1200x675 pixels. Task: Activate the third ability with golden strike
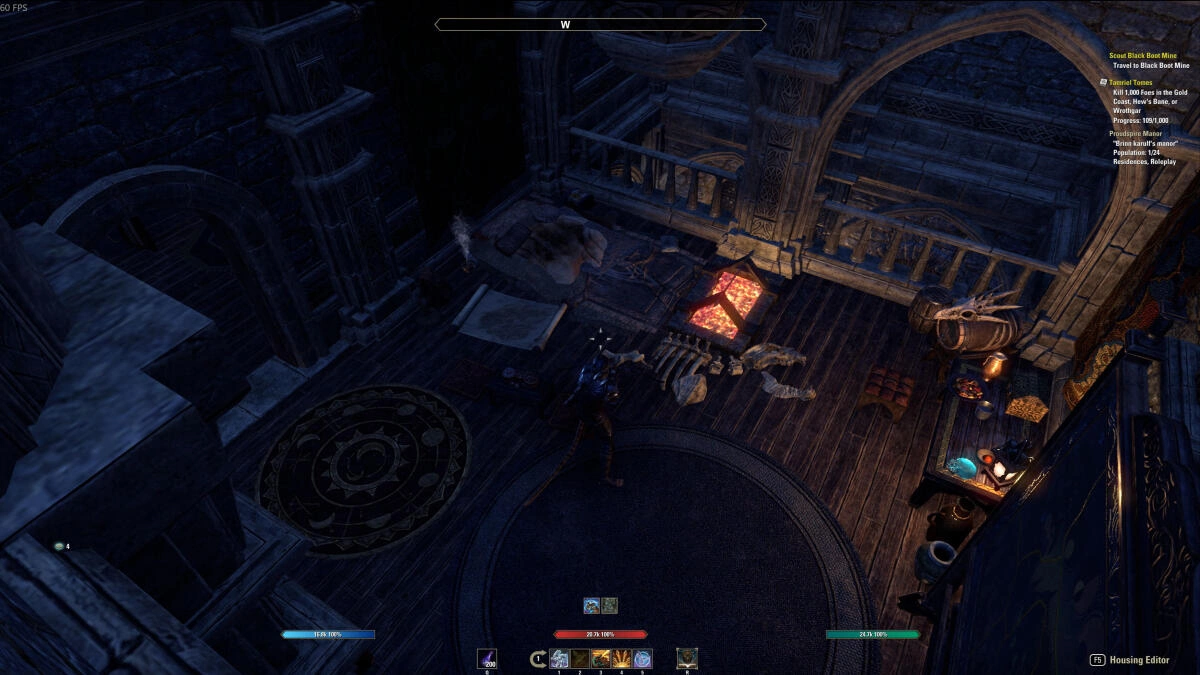tap(601, 658)
